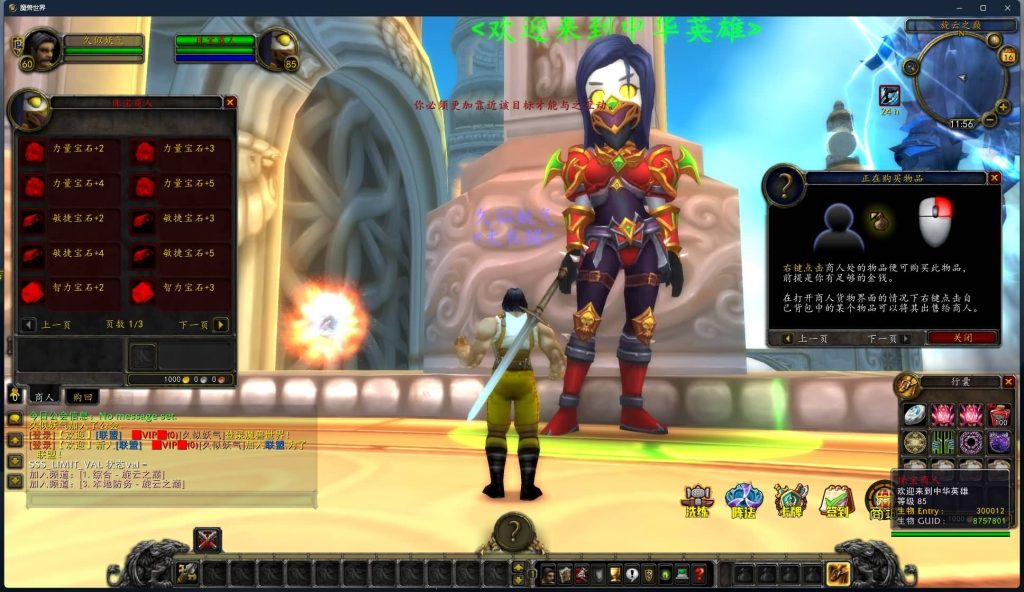Click the target's portrait at top
Screen dimensions: 1024x592
(x=276, y=48)
